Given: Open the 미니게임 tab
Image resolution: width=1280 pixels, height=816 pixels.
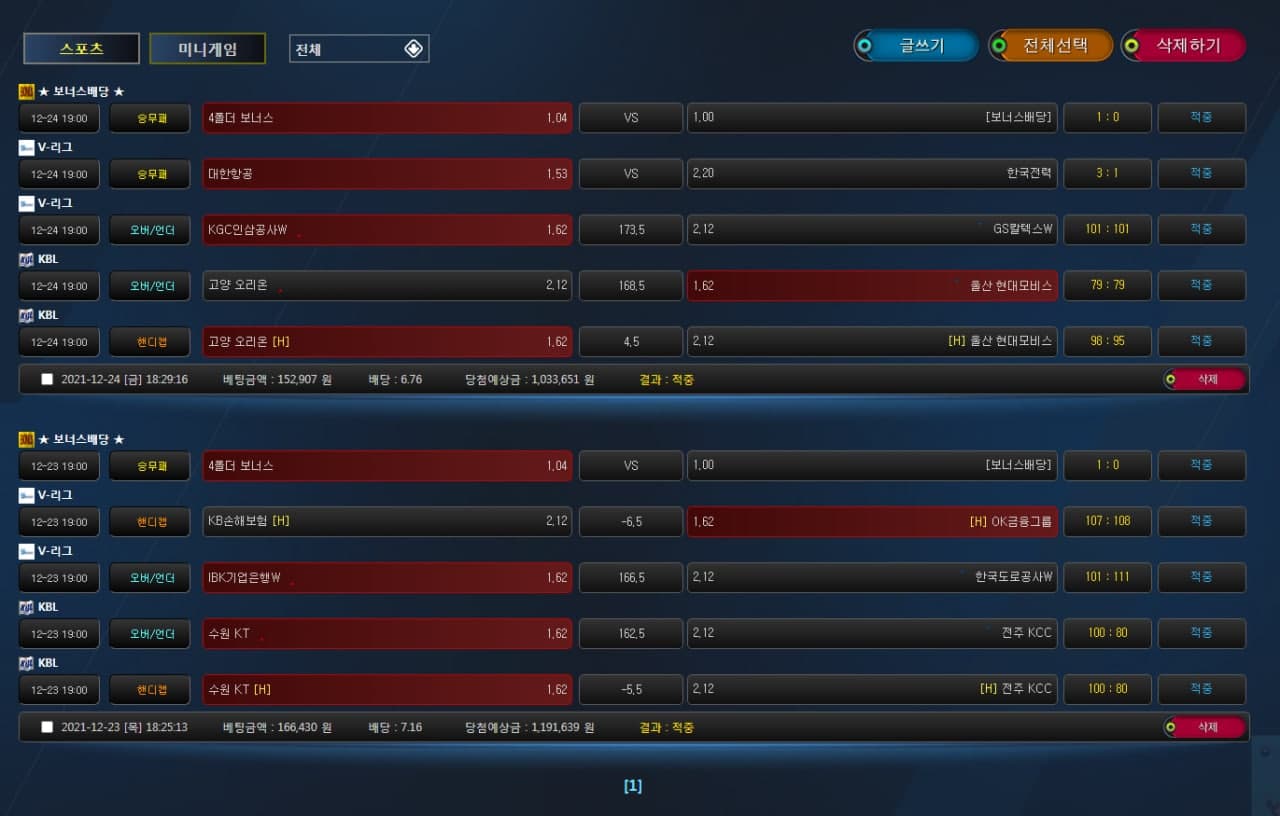Looking at the screenshot, I should (207, 48).
